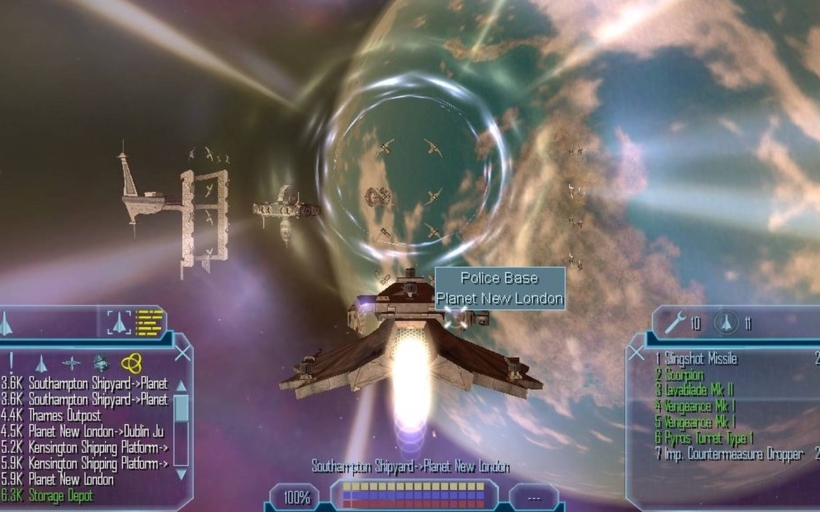Switch to the yellow list view icon
This screenshot has width=820, height=512.
(149, 322)
